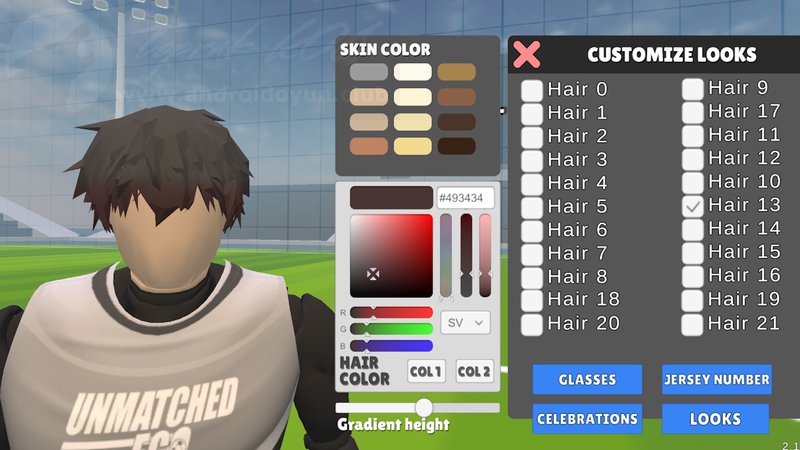Image resolution: width=800 pixels, height=450 pixels.
Task: Go to the Celebrations section
Action: [587, 419]
